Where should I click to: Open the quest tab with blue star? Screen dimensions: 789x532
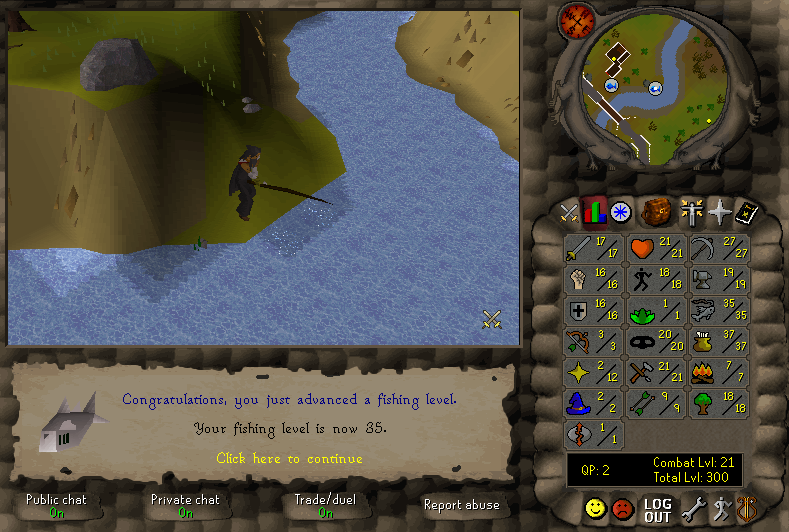(x=621, y=212)
